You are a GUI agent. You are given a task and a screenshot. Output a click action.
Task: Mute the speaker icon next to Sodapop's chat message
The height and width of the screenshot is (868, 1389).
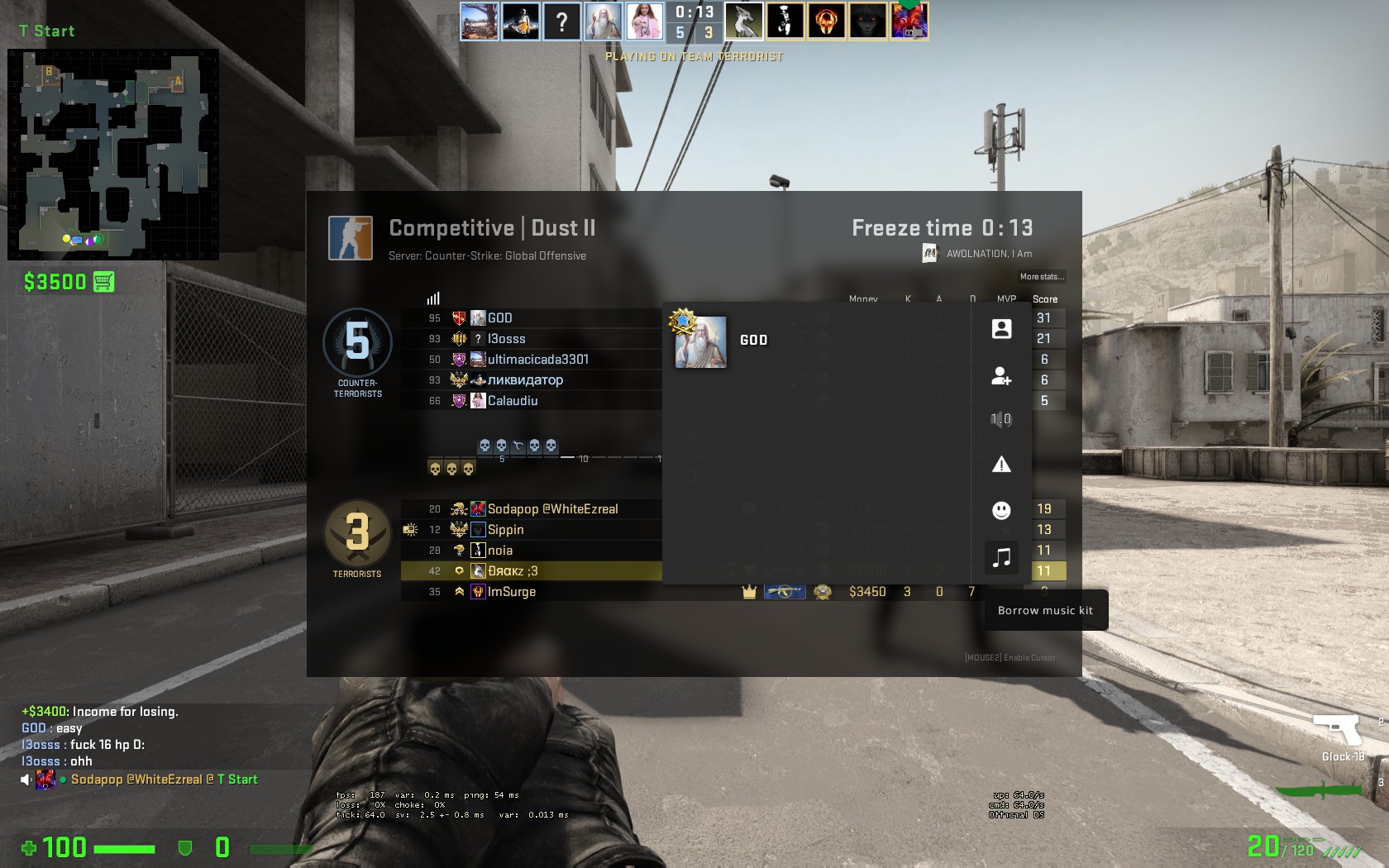click(x=23, y=779)
